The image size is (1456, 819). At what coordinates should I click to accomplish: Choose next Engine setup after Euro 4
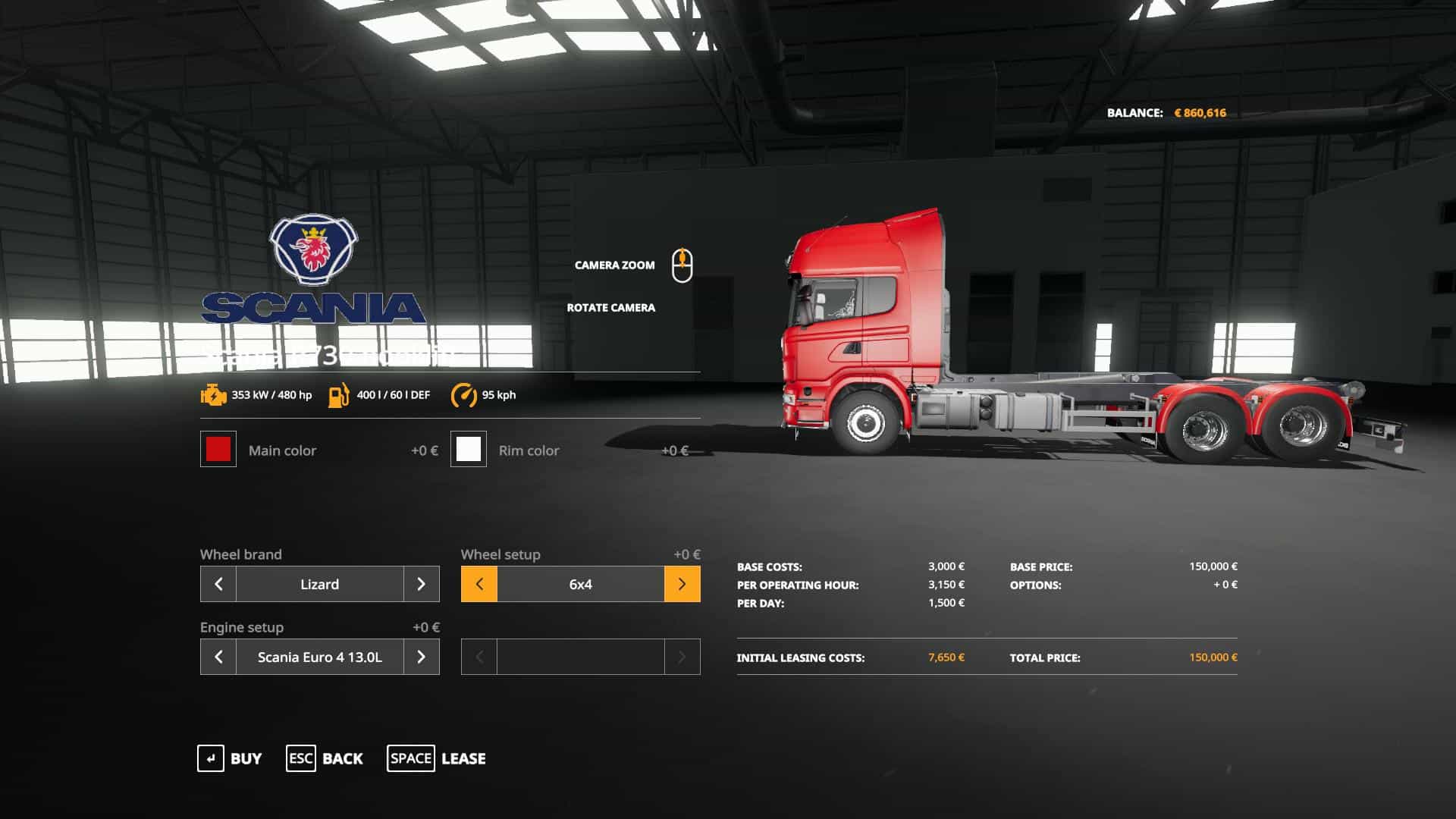coord(422,657)
